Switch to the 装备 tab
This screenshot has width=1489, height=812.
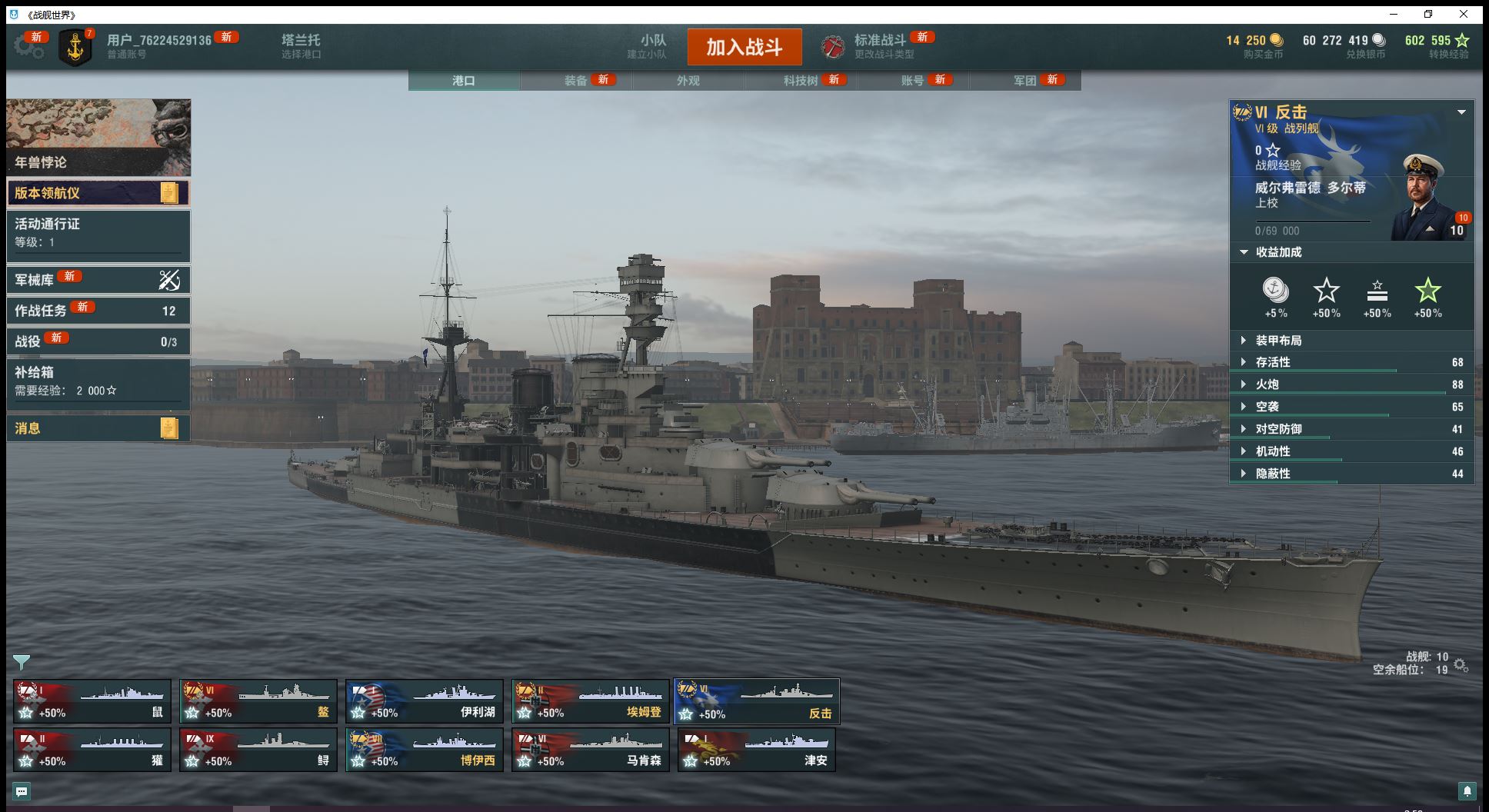coord(576,80)
